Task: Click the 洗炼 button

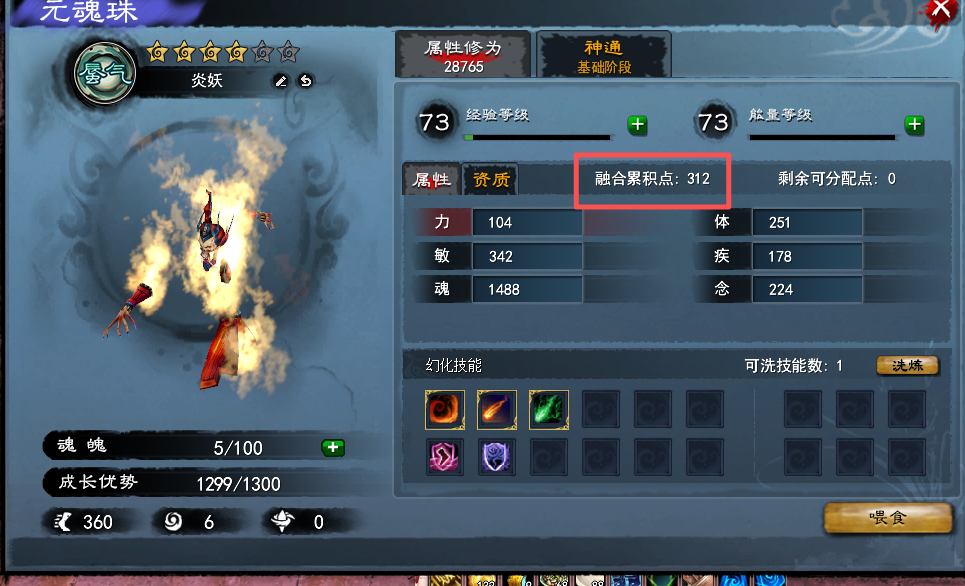Action: coord(907,366)
